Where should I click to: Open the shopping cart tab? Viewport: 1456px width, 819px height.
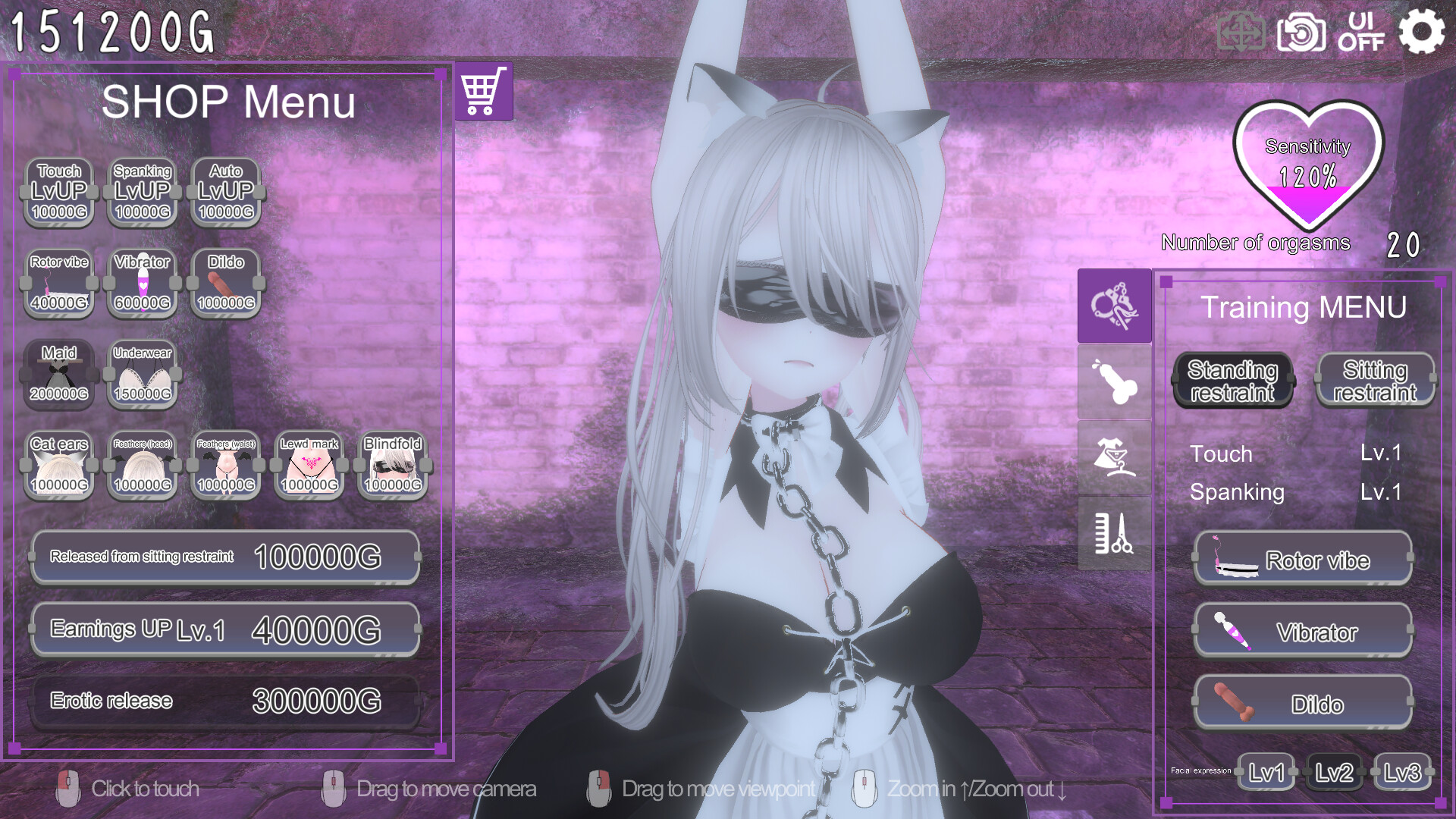tap(484, 91)
